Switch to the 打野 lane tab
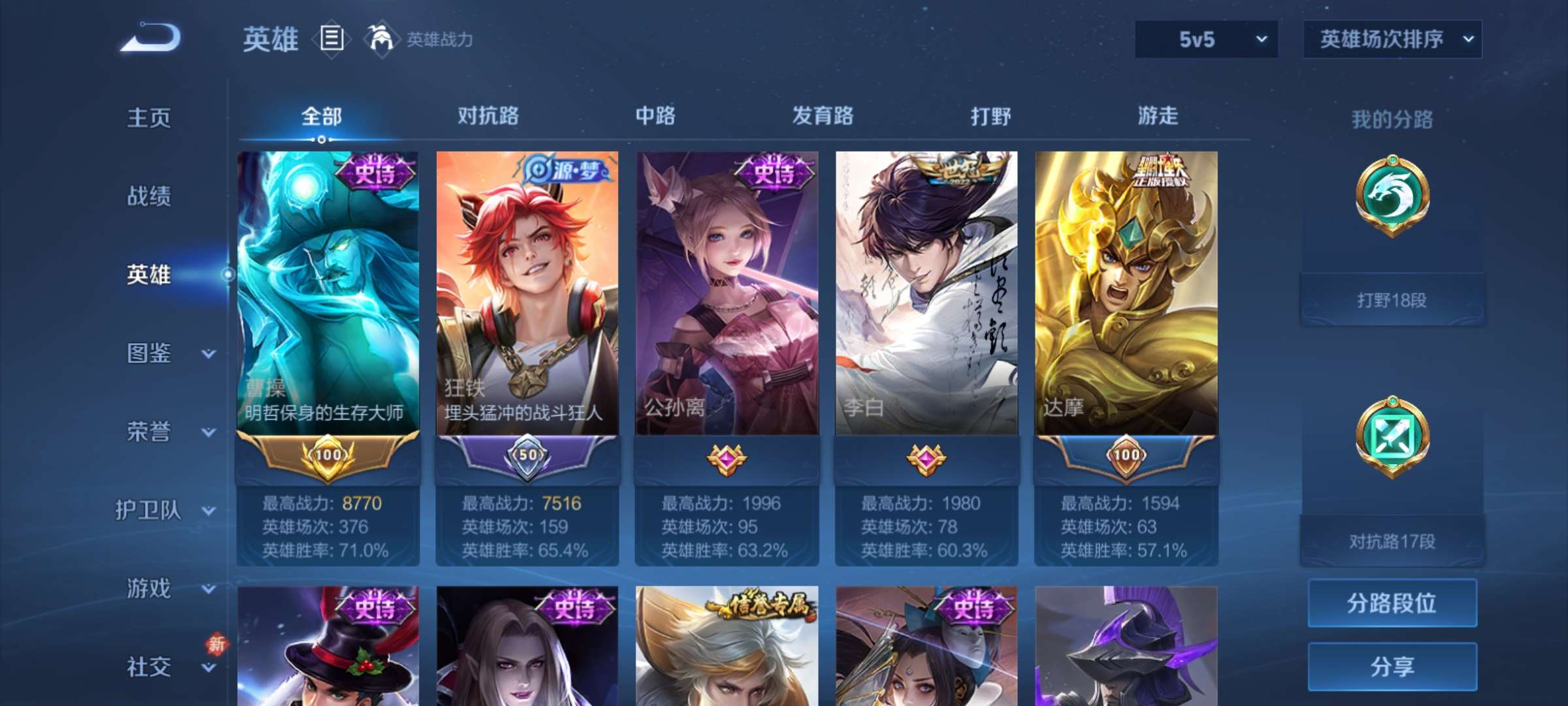The height and width of the screenshot is (706, 1568). [991, 116]
